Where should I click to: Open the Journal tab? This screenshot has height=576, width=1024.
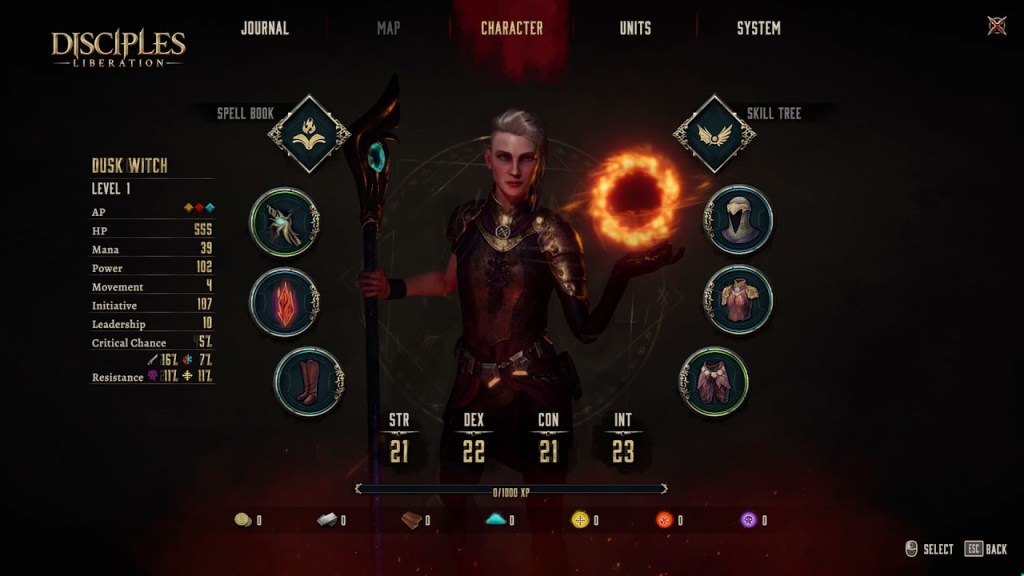[x=264, y=28]
